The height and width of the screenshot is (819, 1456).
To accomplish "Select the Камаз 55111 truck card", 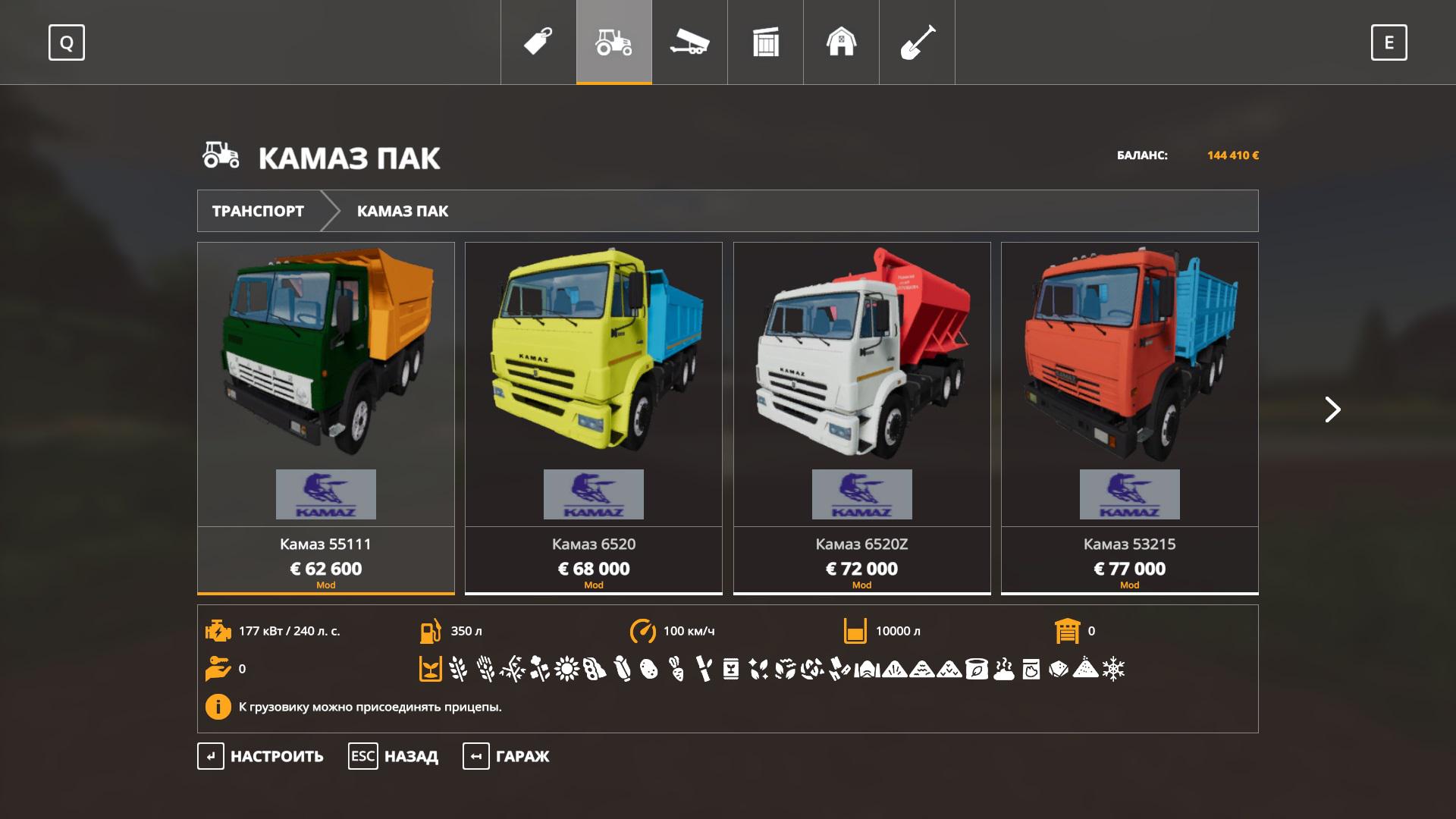I will [x=326, y=417].
